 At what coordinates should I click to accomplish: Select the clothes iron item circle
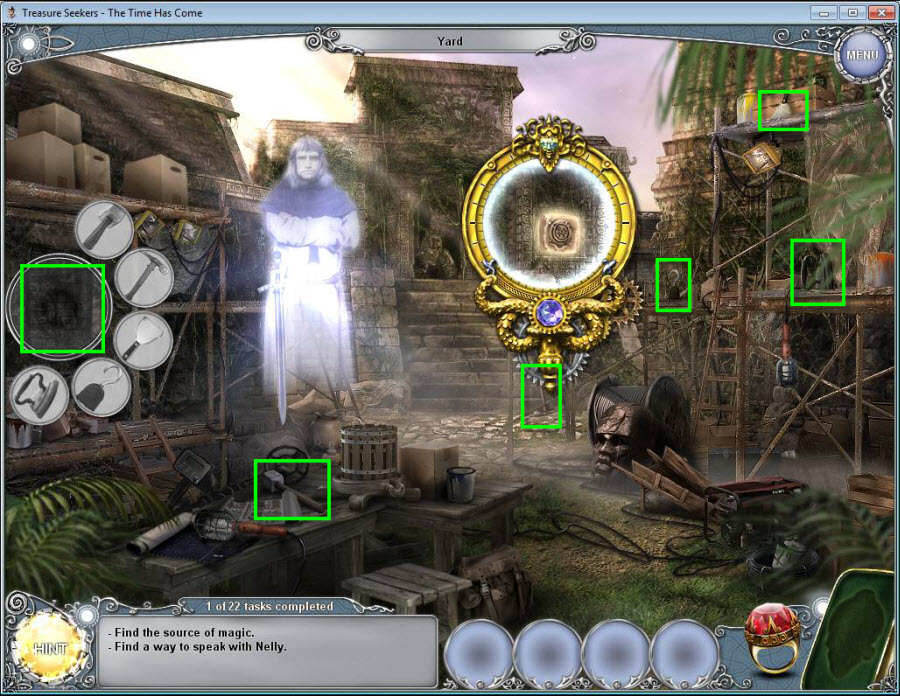pyautogui.click(x=39, y=394)
